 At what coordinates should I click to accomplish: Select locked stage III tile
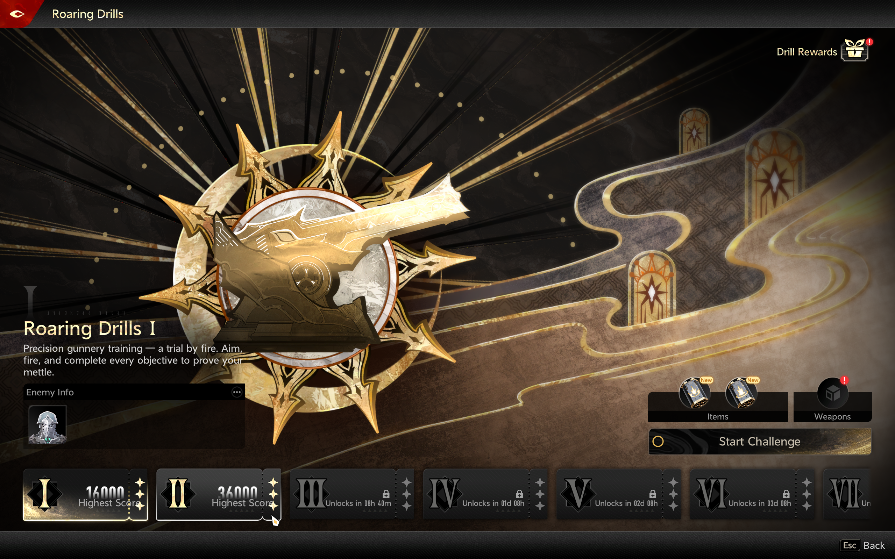point(351,495)
